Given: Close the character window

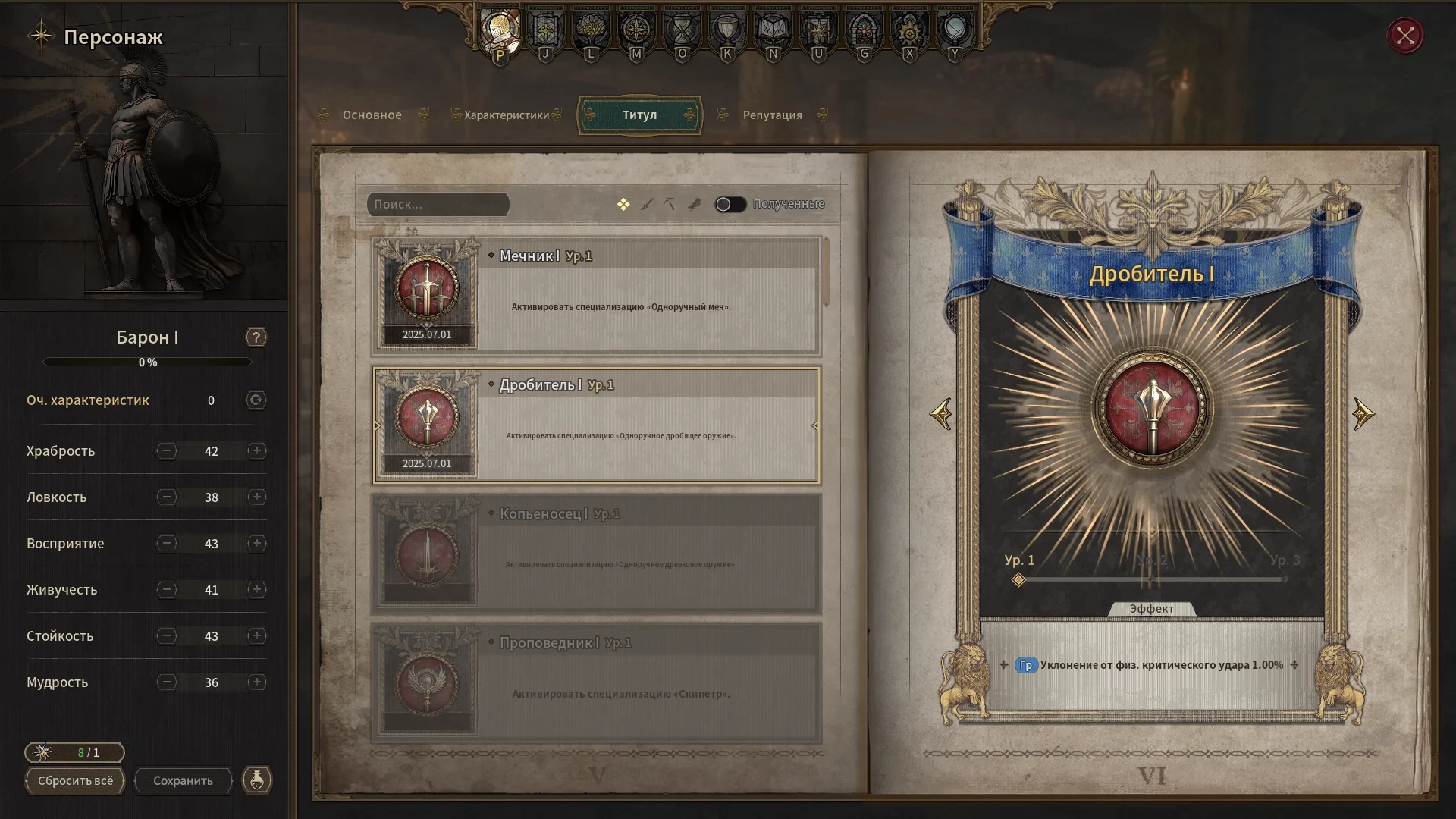Looking at the screenshot, I should click(x=1405, y=36).
